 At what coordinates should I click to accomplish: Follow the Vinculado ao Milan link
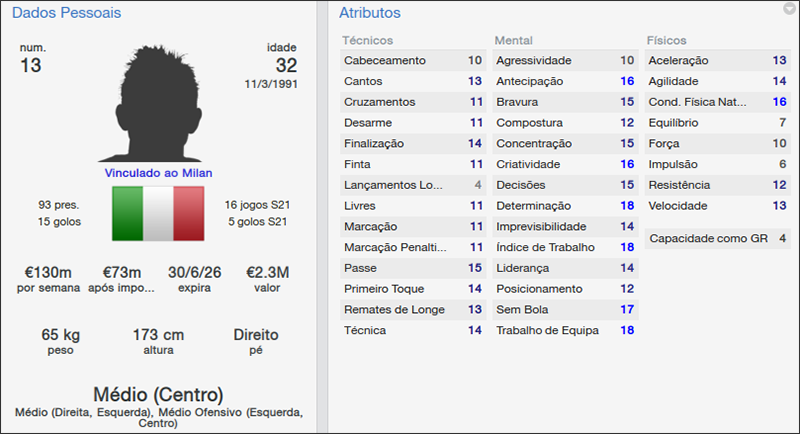[160, 173]
